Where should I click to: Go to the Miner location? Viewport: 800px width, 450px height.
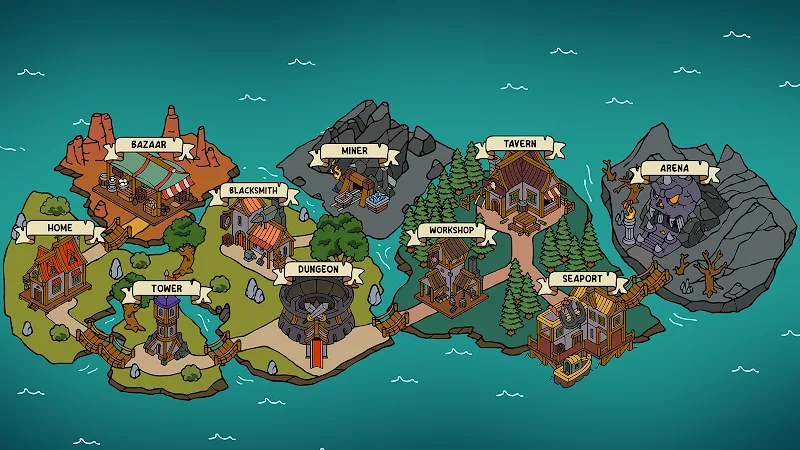pyautogui.click(x=355, y=180)
